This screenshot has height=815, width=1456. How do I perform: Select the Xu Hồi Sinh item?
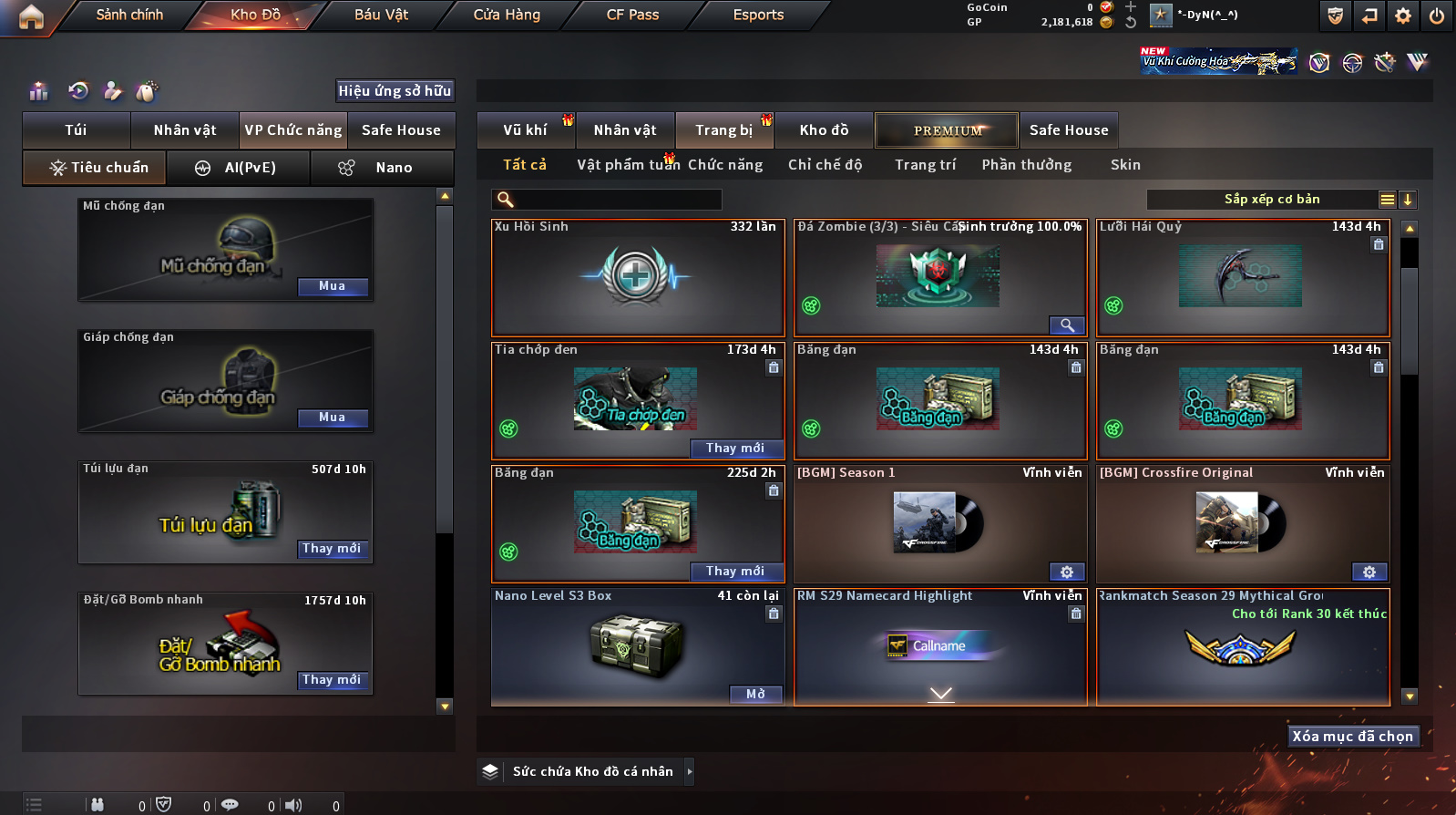click(x=637, y=278)
